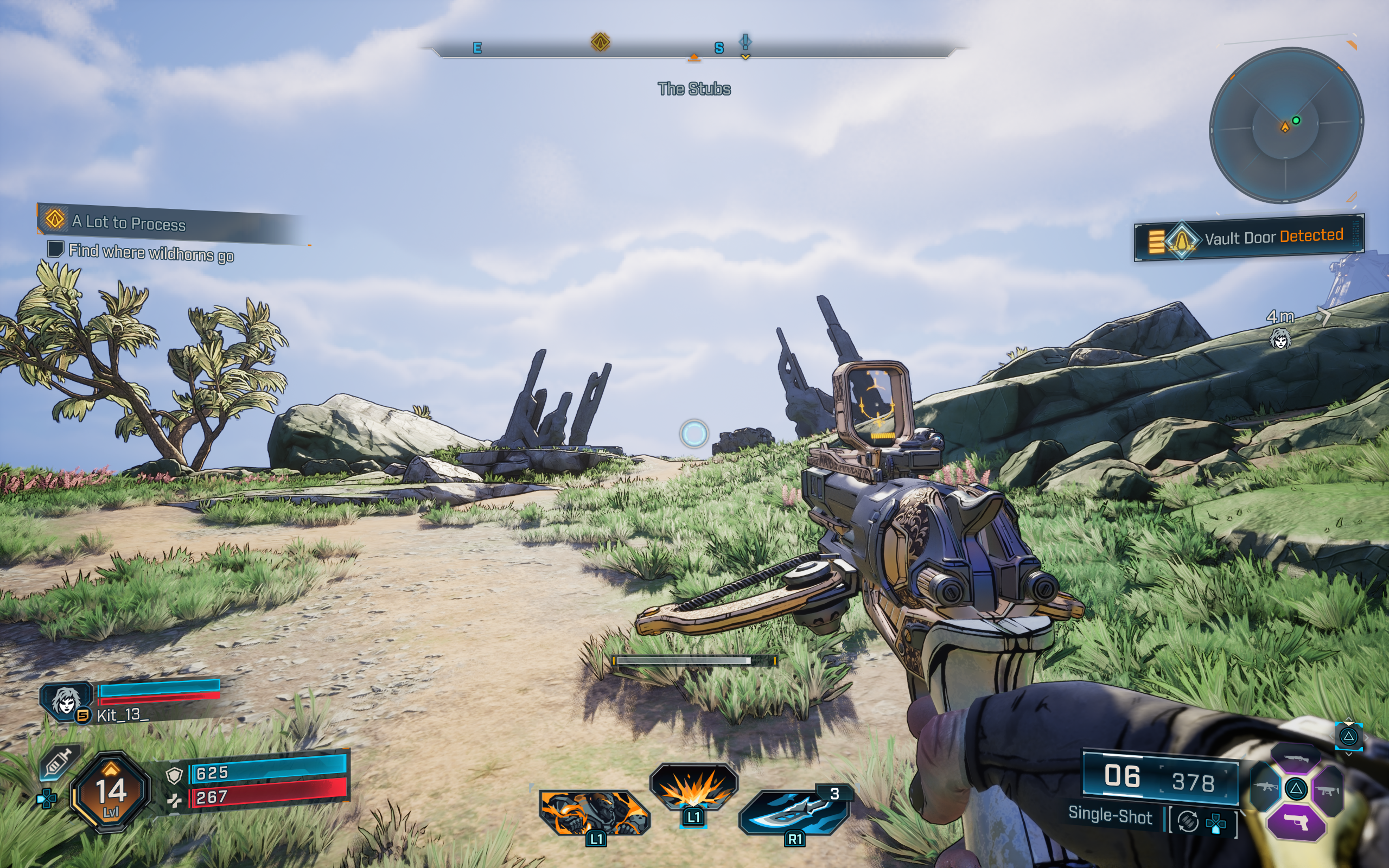Select the assault rifle weapon slot icon
The image size is (1389, 868).
(1266, 788)
